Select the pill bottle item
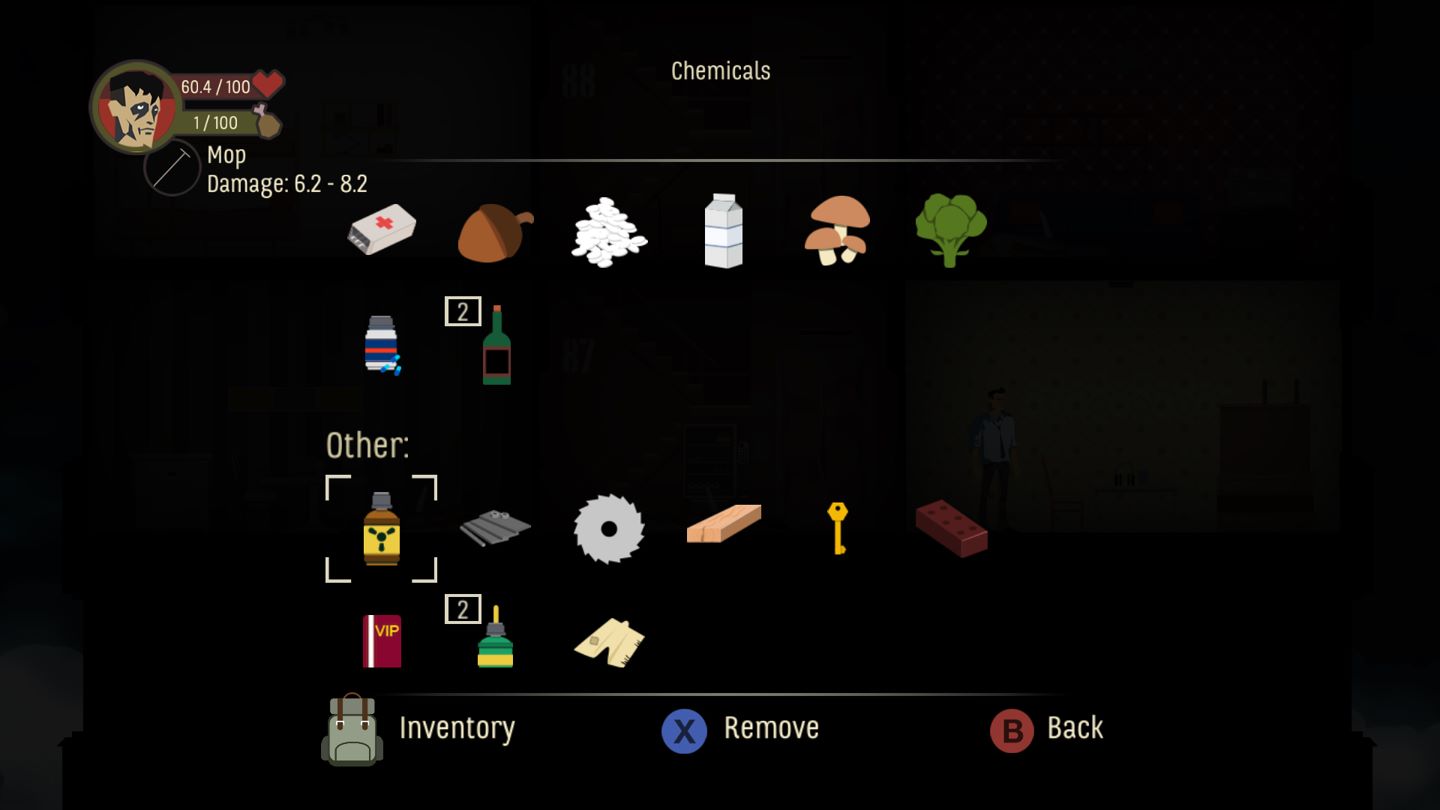This screenshot has height=810, width=1440. [x=381, y=345]
